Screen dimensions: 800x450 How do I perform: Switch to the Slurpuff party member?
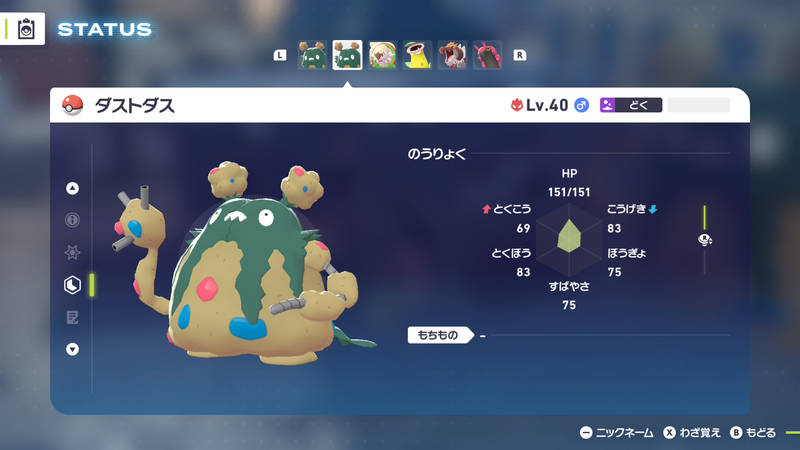point(382,55)
